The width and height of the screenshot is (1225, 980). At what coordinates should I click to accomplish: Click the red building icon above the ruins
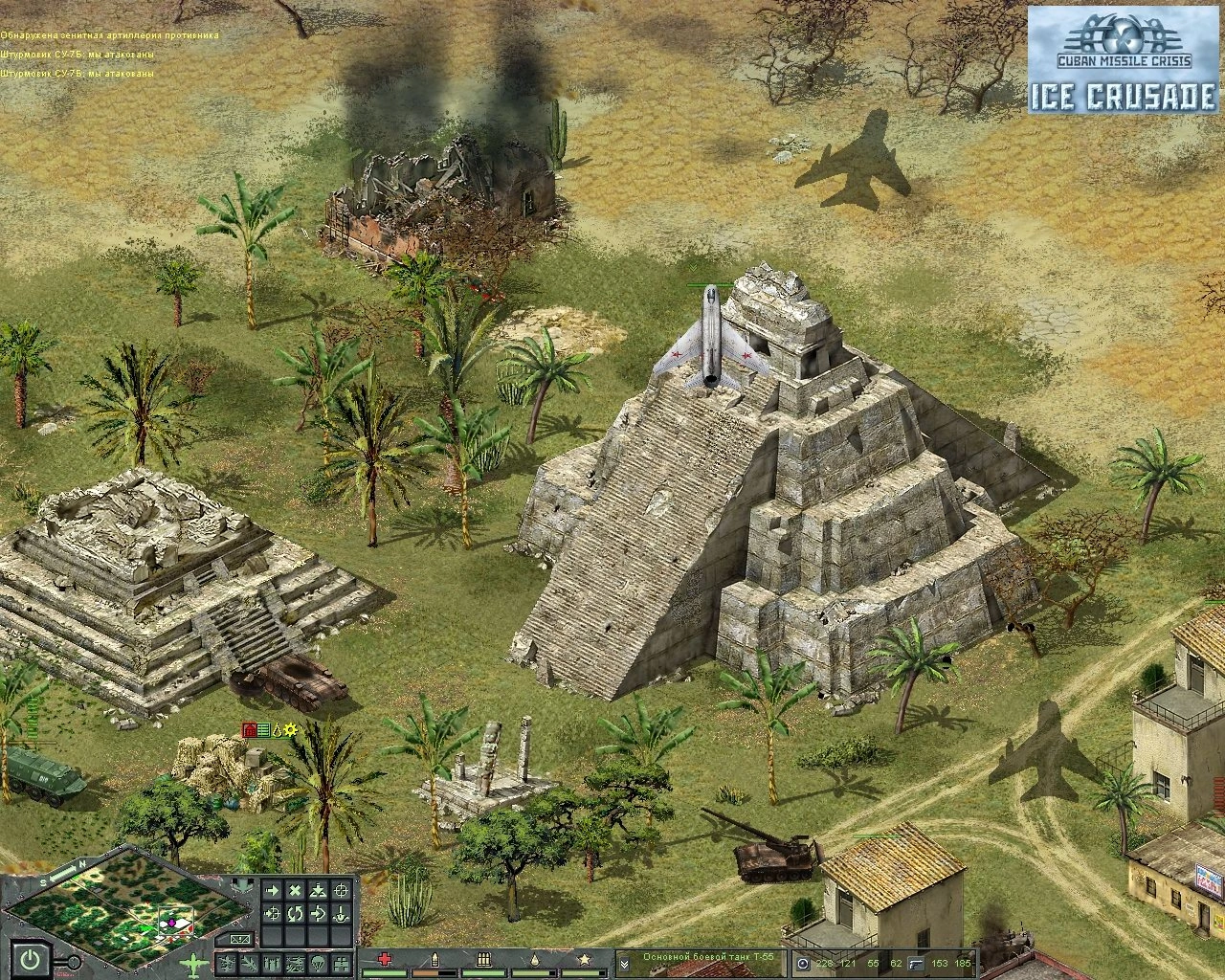tap(249, 730)
